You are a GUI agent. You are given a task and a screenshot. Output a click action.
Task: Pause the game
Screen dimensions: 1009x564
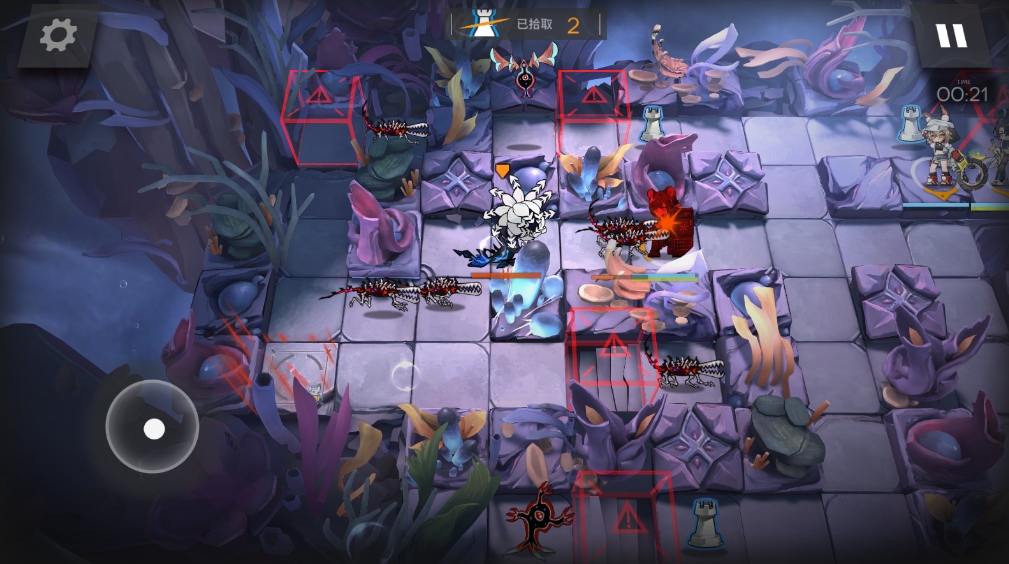(951, 37)
